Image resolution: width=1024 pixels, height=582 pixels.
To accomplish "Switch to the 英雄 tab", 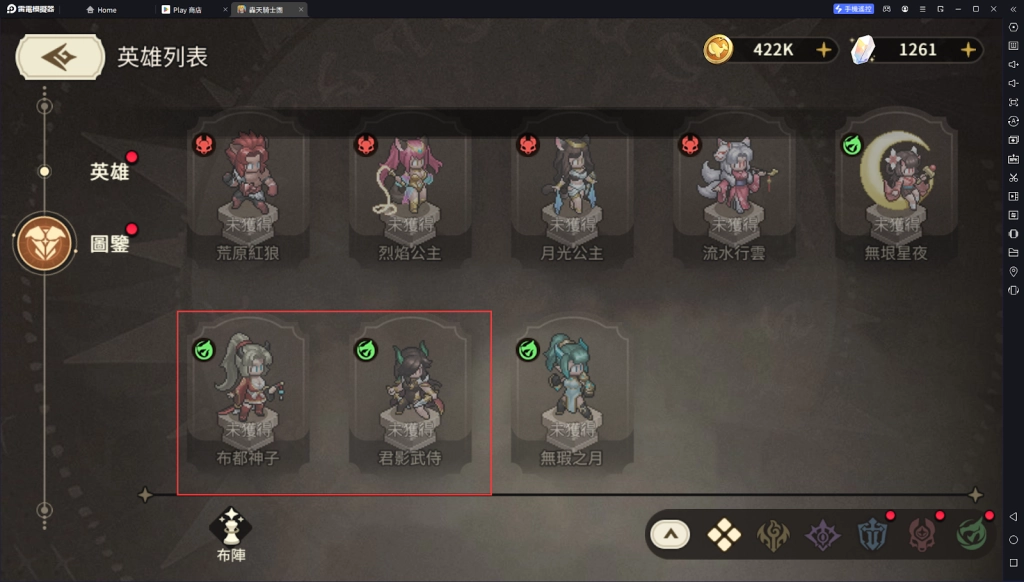I will 110,172.
